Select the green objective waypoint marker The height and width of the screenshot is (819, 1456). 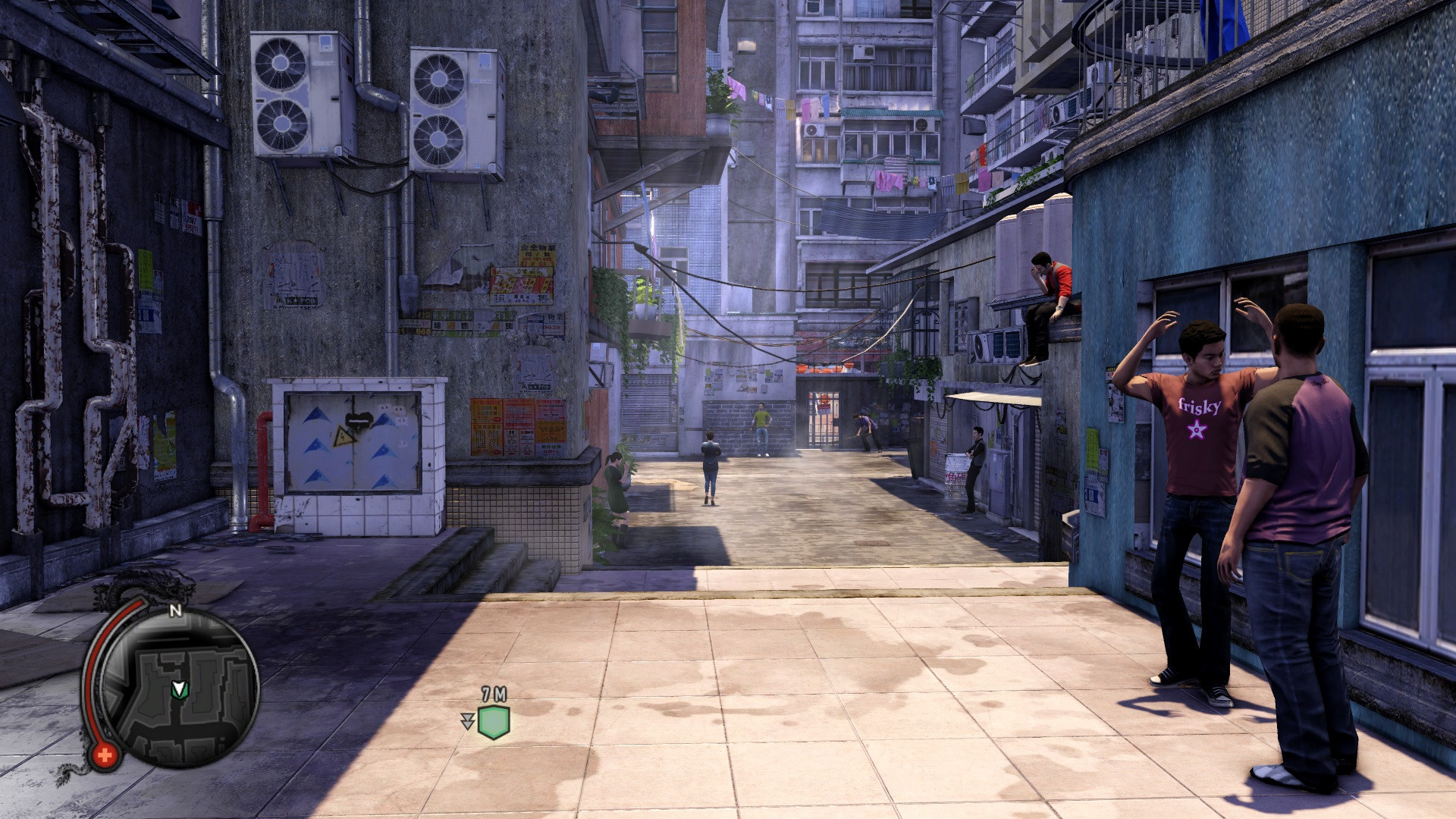coord(494,722)
